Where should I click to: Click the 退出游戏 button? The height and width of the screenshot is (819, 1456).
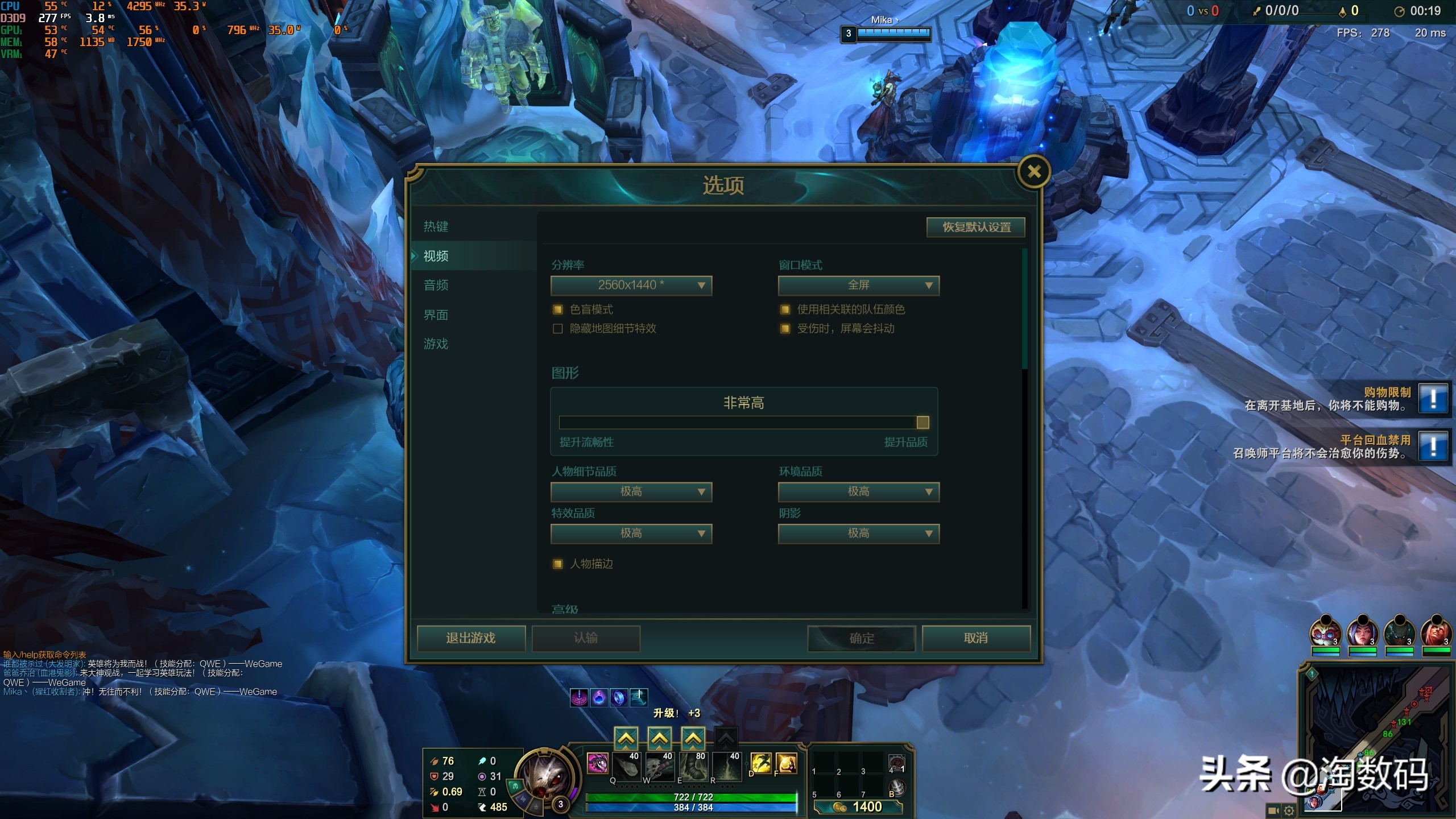click(x=470, y=638)
